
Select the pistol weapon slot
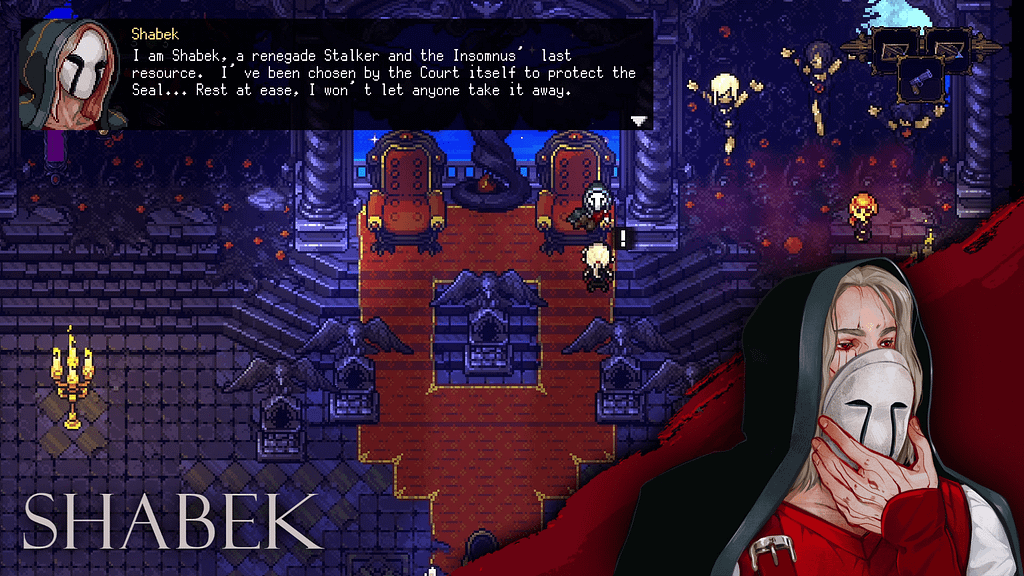(919, 80)
